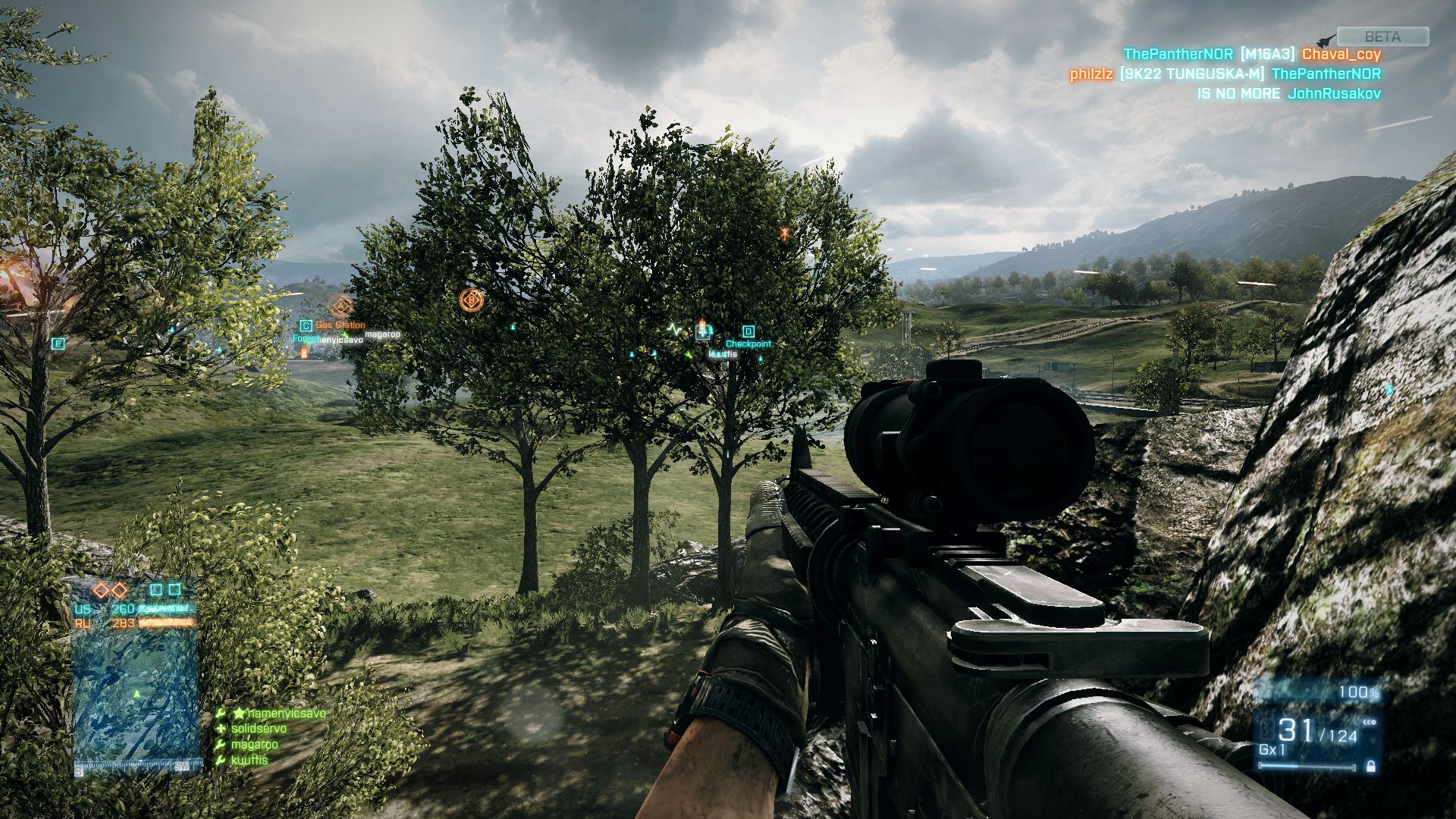Expand the US ticket counter showing 260

pos(124,607)
